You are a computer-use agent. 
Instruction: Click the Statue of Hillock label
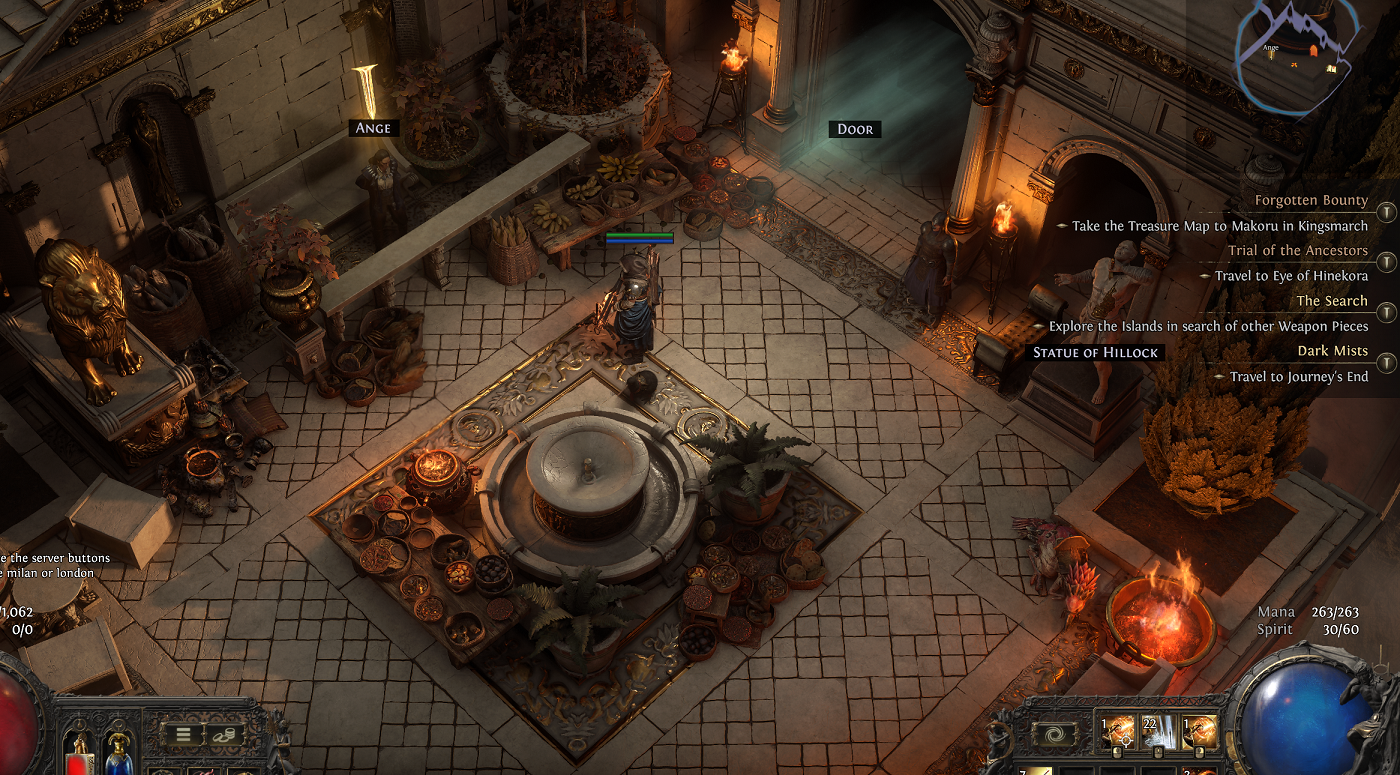coord(1097,352)
